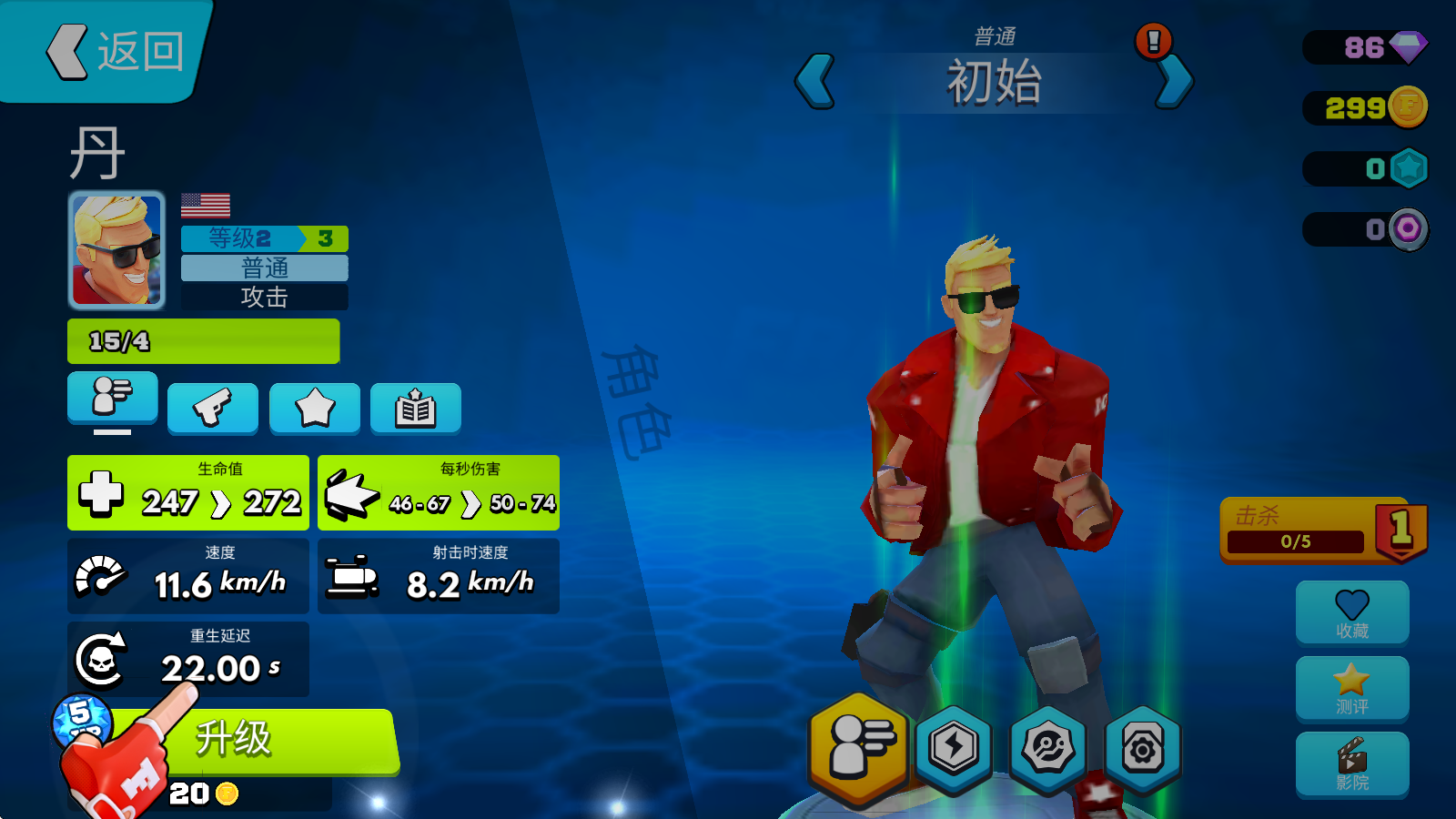Switch to the 攻击 info tab
This screenshot has height=819, width=1456.
pyautogui.click(x=264, y=297)
